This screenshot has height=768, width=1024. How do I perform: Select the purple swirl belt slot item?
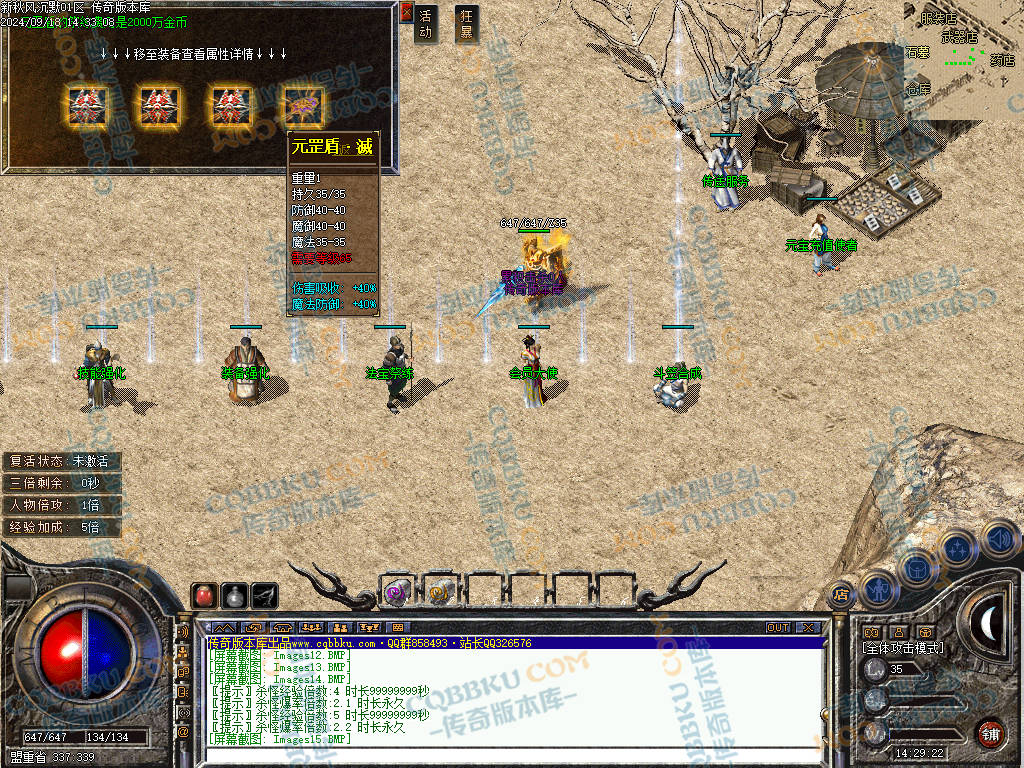(x=397, y=592)
